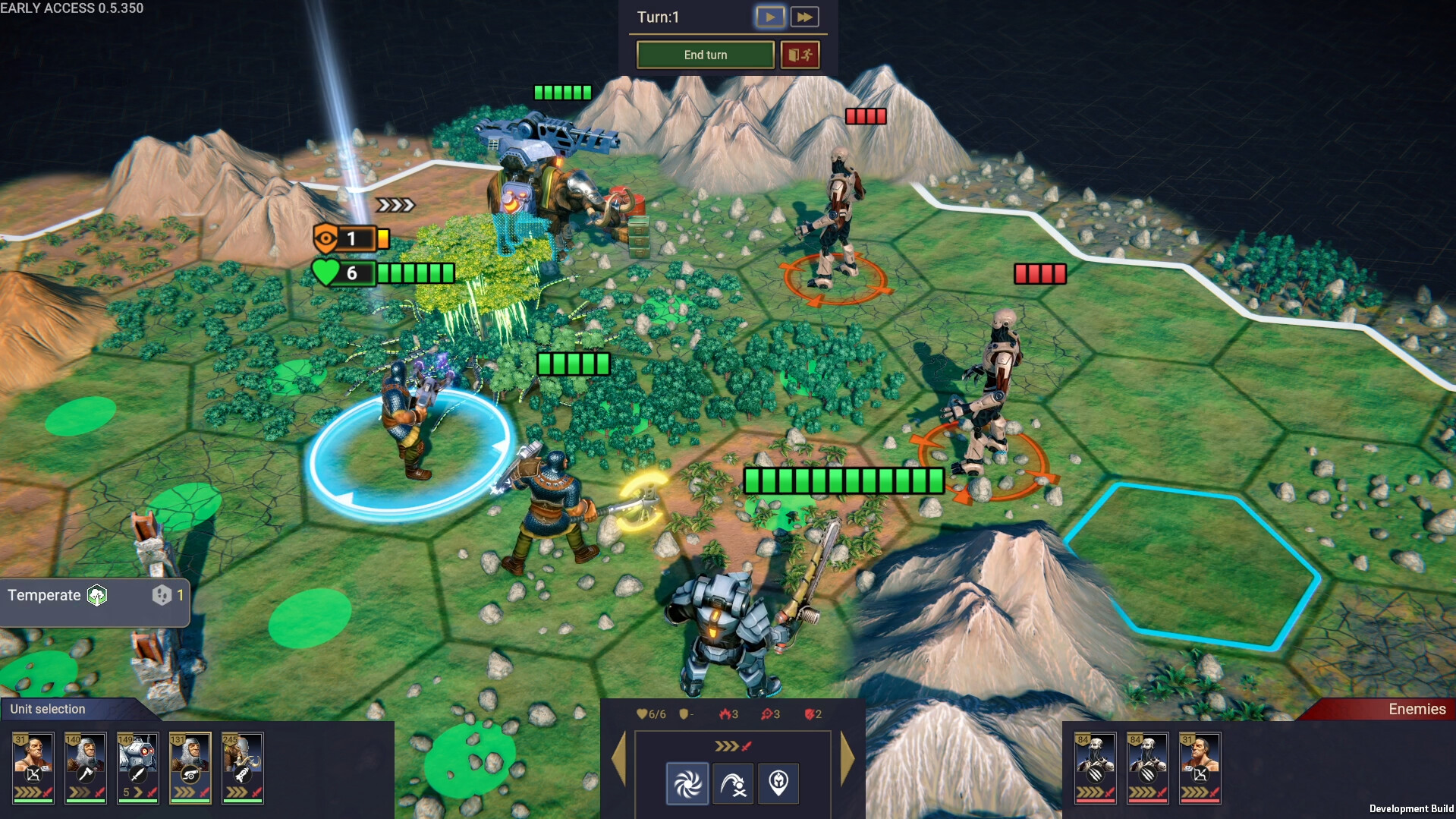
Task: Choose the robot mech unit card
Action: click(138, 767)
